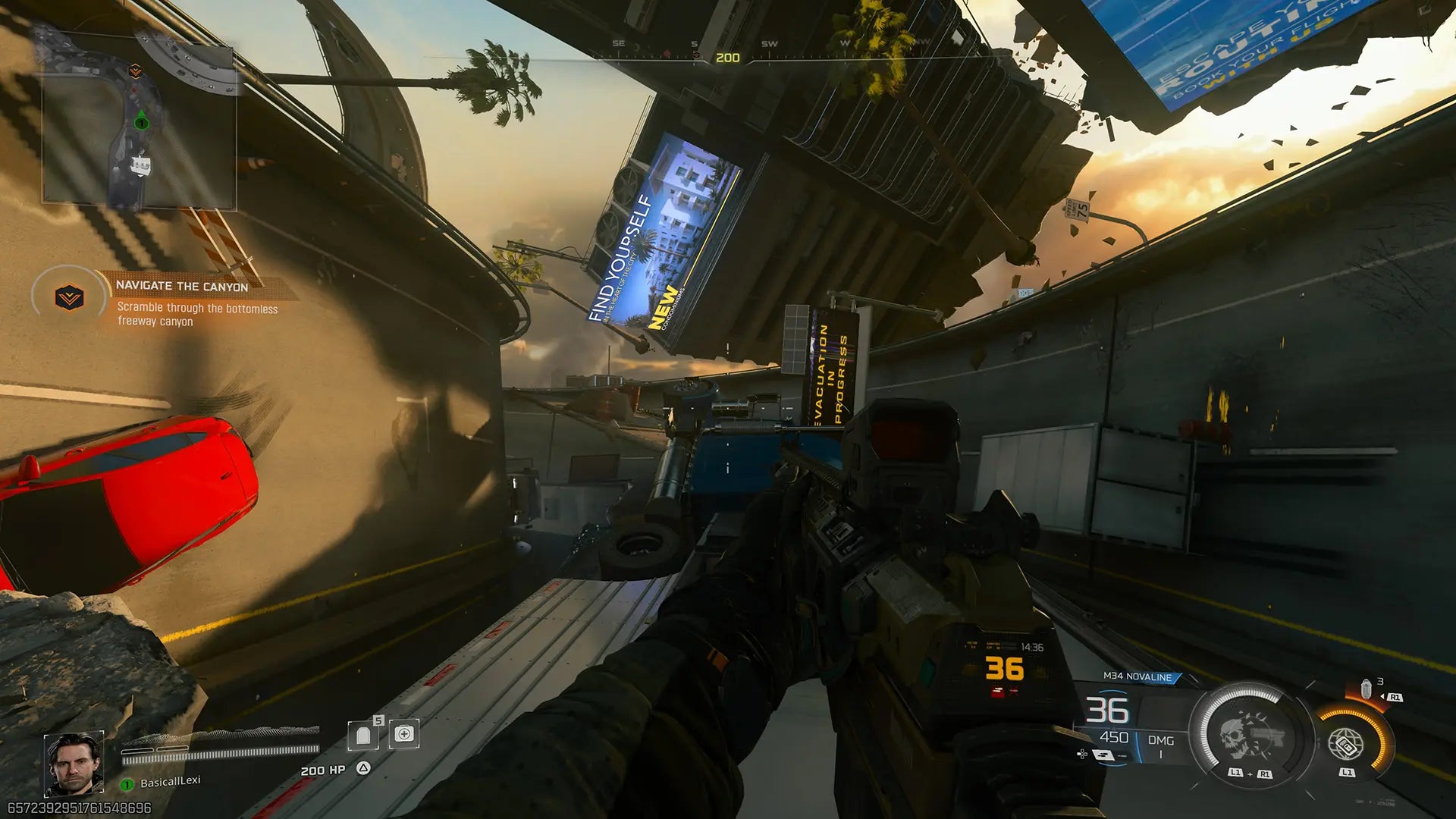This screenshot has width=1456, height=819.
Task: Select the Navigate the Canyon objective tracker
Action: (x=182, y=286)
